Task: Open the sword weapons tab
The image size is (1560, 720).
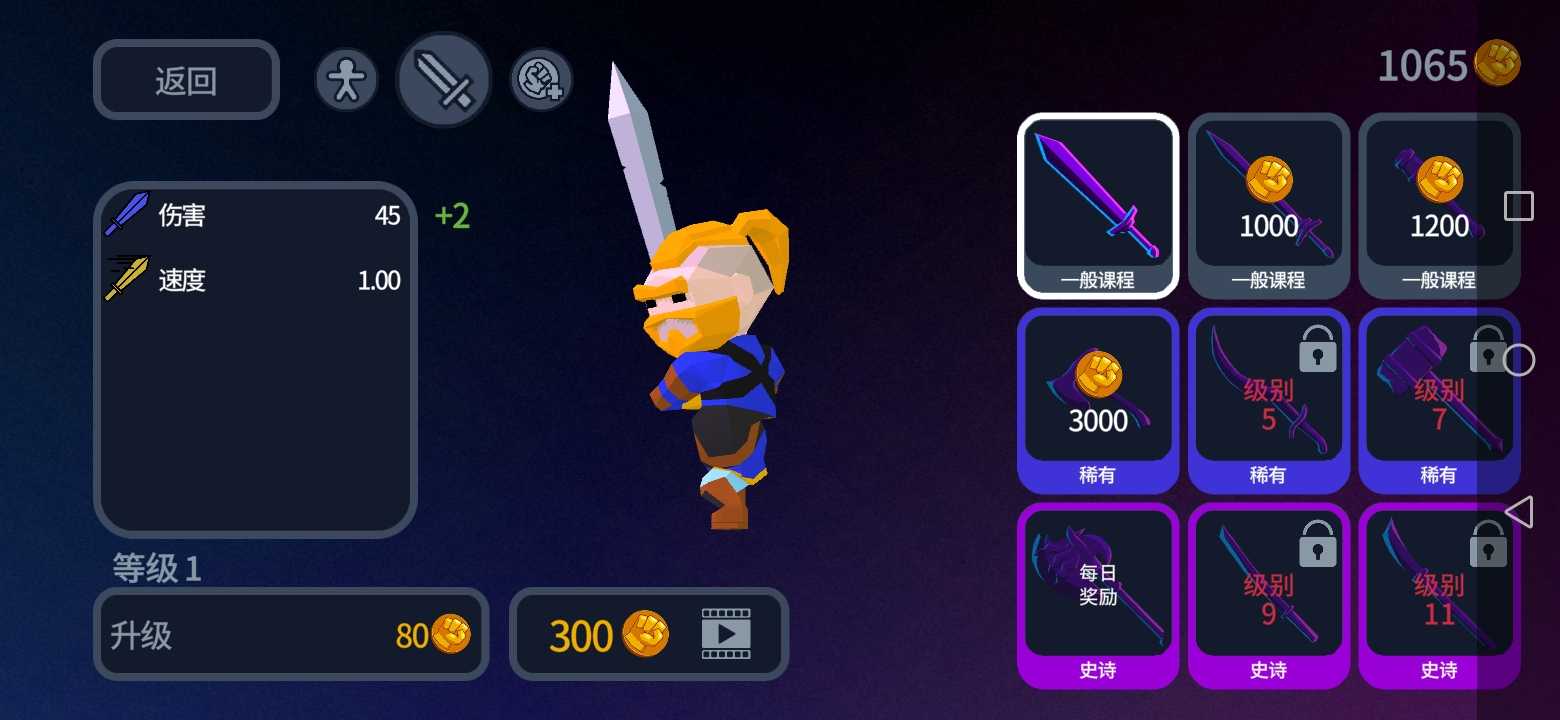Action: click(x=444, y=80)
